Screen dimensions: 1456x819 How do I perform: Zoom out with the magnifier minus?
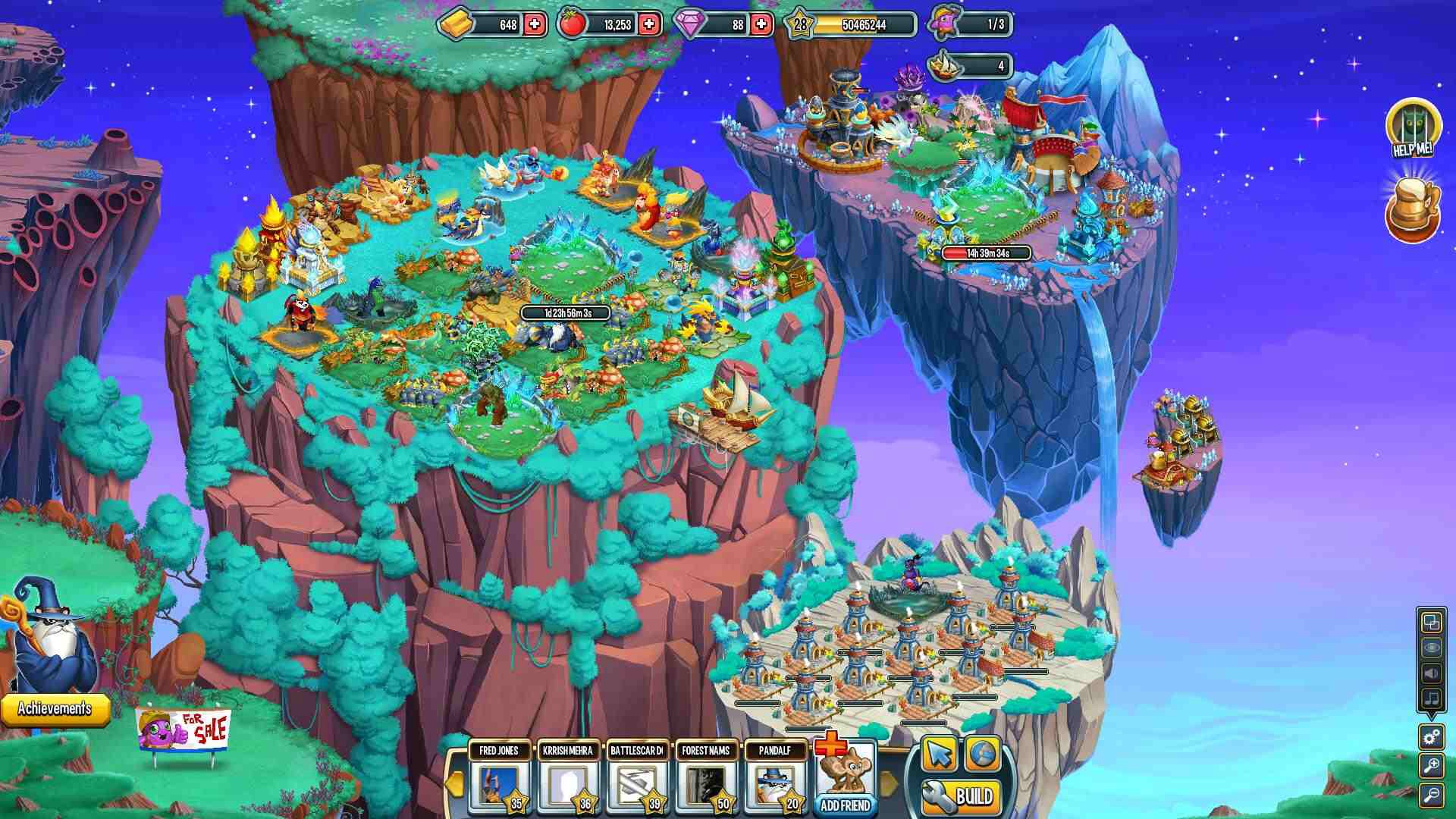1432,795
